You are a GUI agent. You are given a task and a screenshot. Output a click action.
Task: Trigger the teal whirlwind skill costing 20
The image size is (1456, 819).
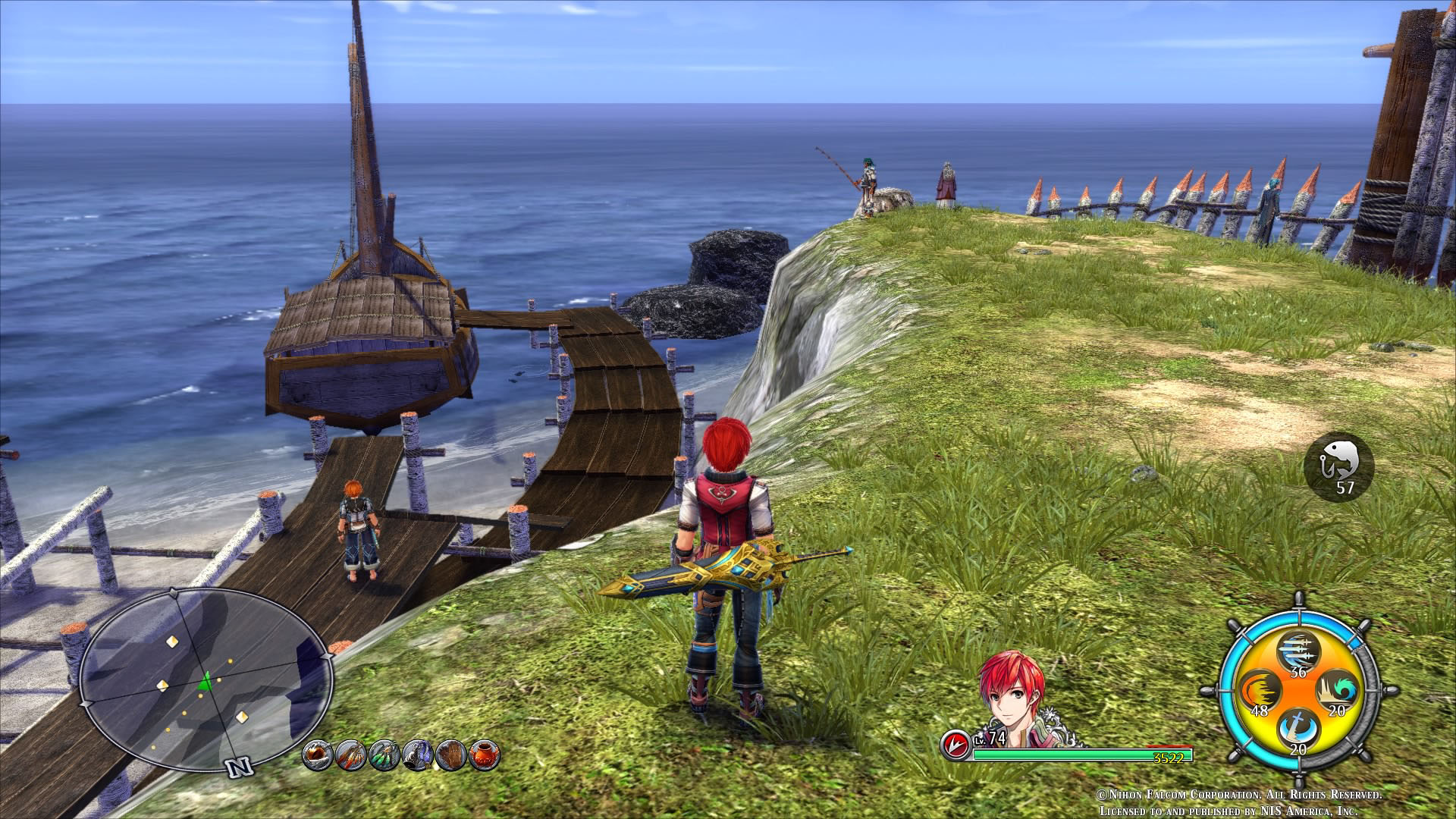click(1336, 692)
